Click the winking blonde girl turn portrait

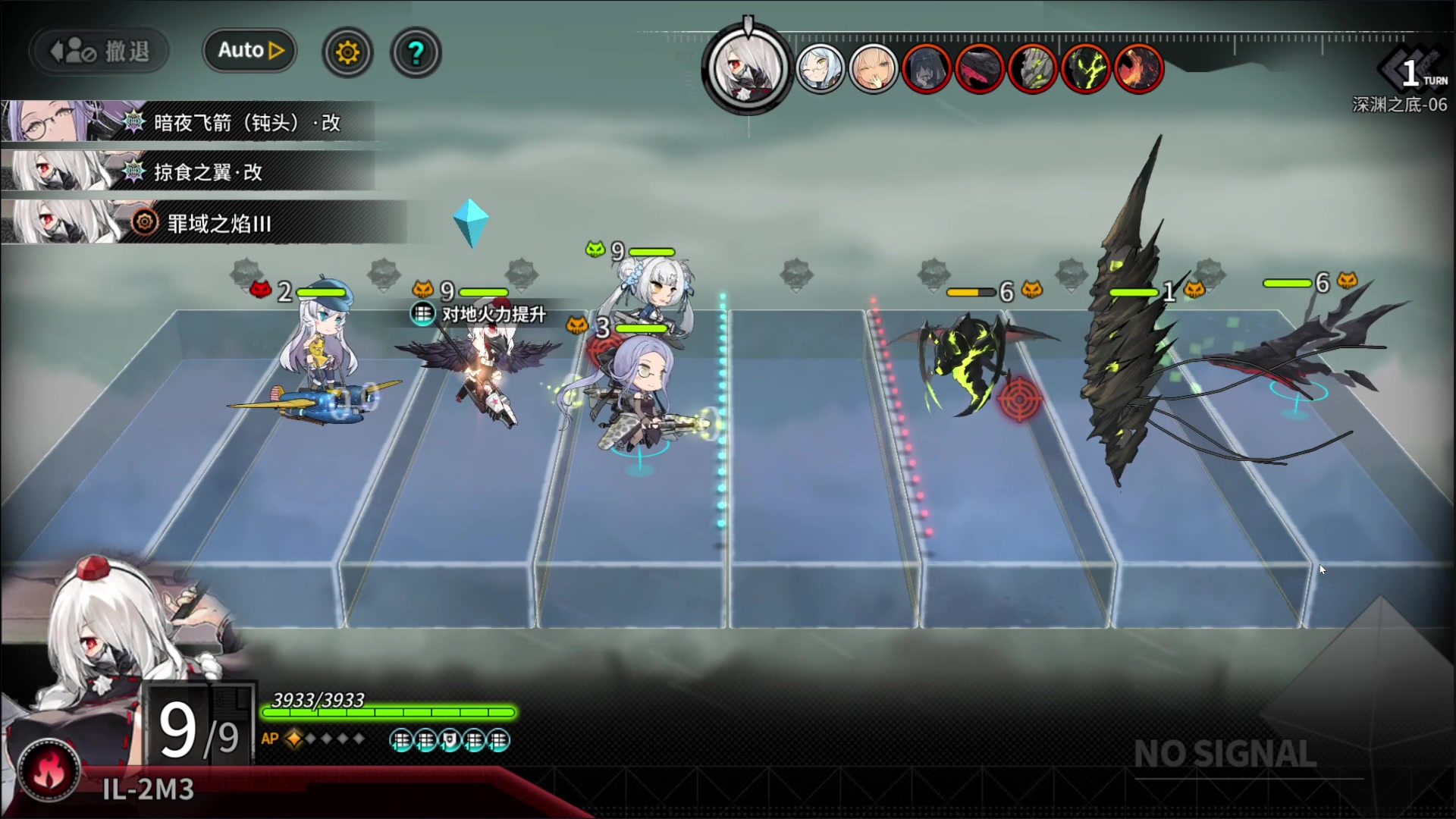click(x=873, y=69)
